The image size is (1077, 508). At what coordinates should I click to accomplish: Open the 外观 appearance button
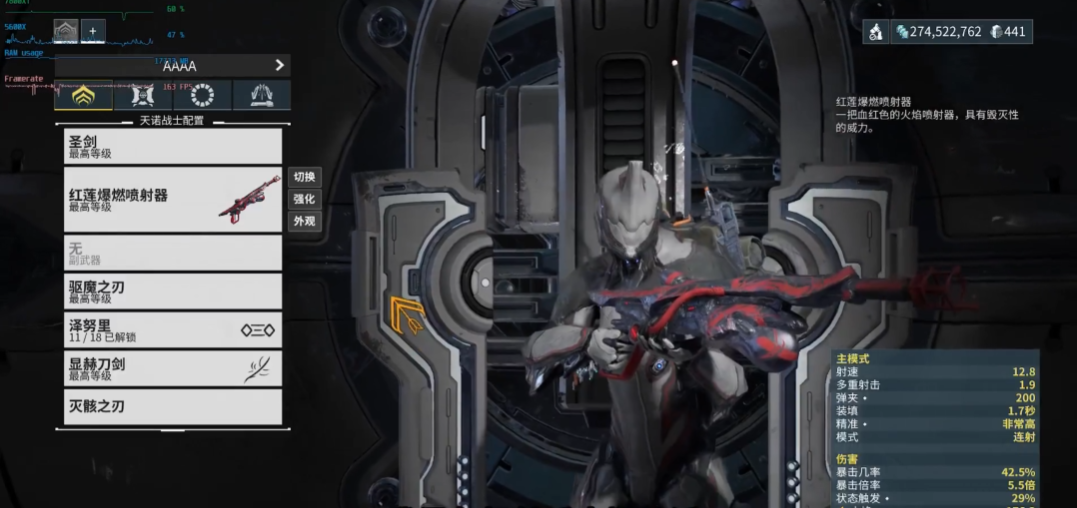(304, 221)
